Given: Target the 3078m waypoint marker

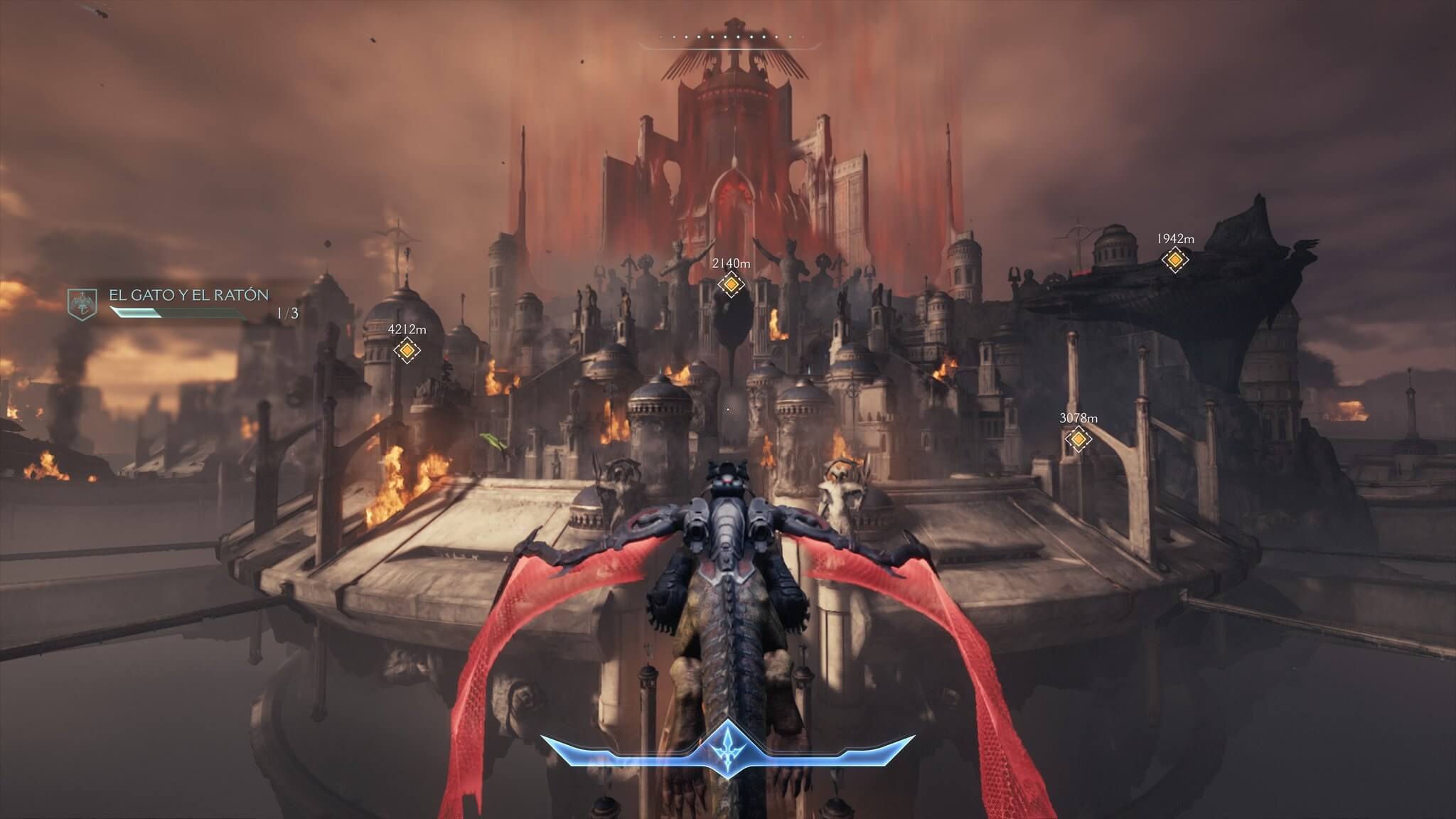Looking at the screenshot, I should 1078,439.
